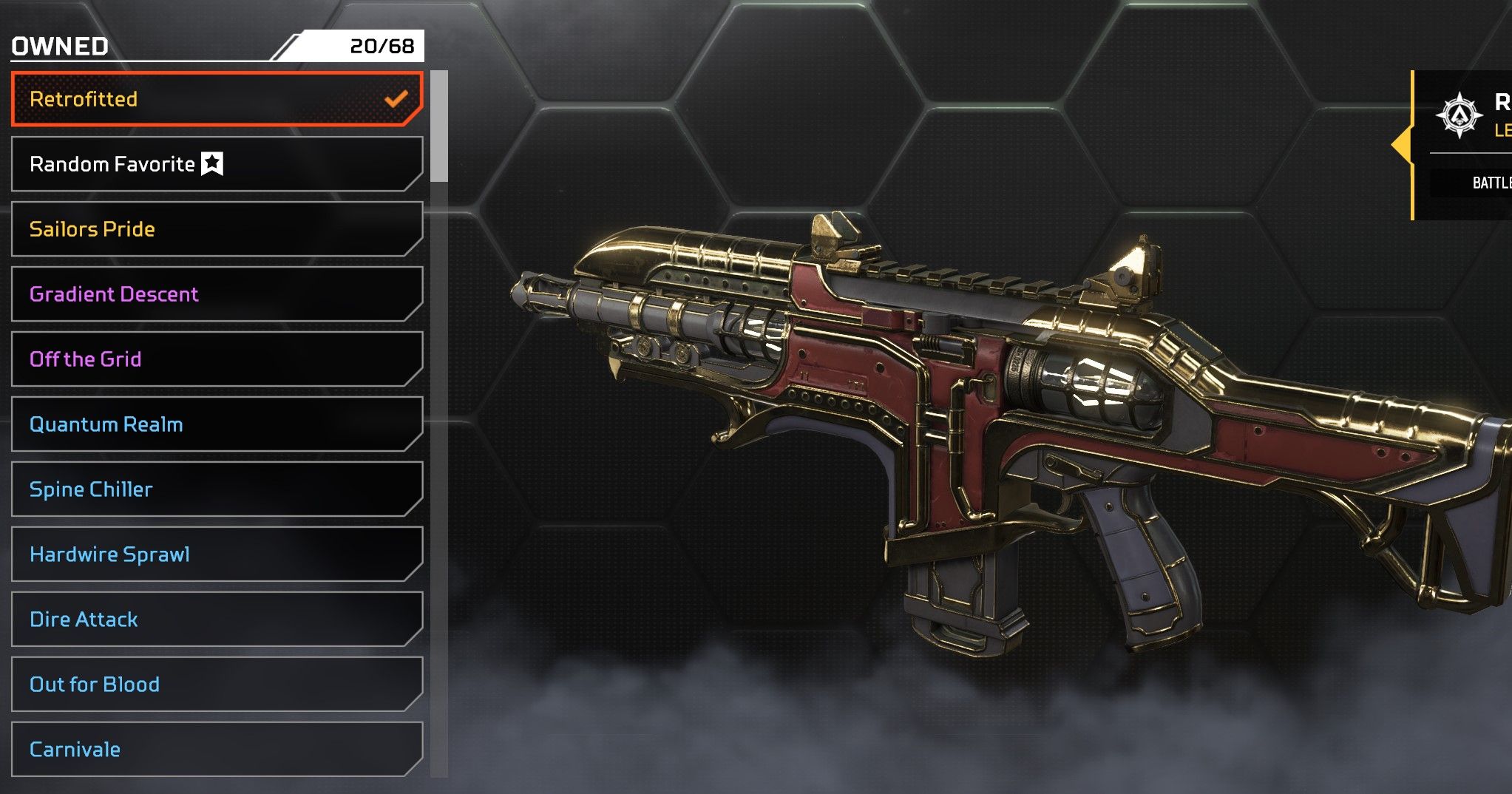
Task: Select the Quantum Realm skin
Action: pyautogui.click(x=217, y=424)
